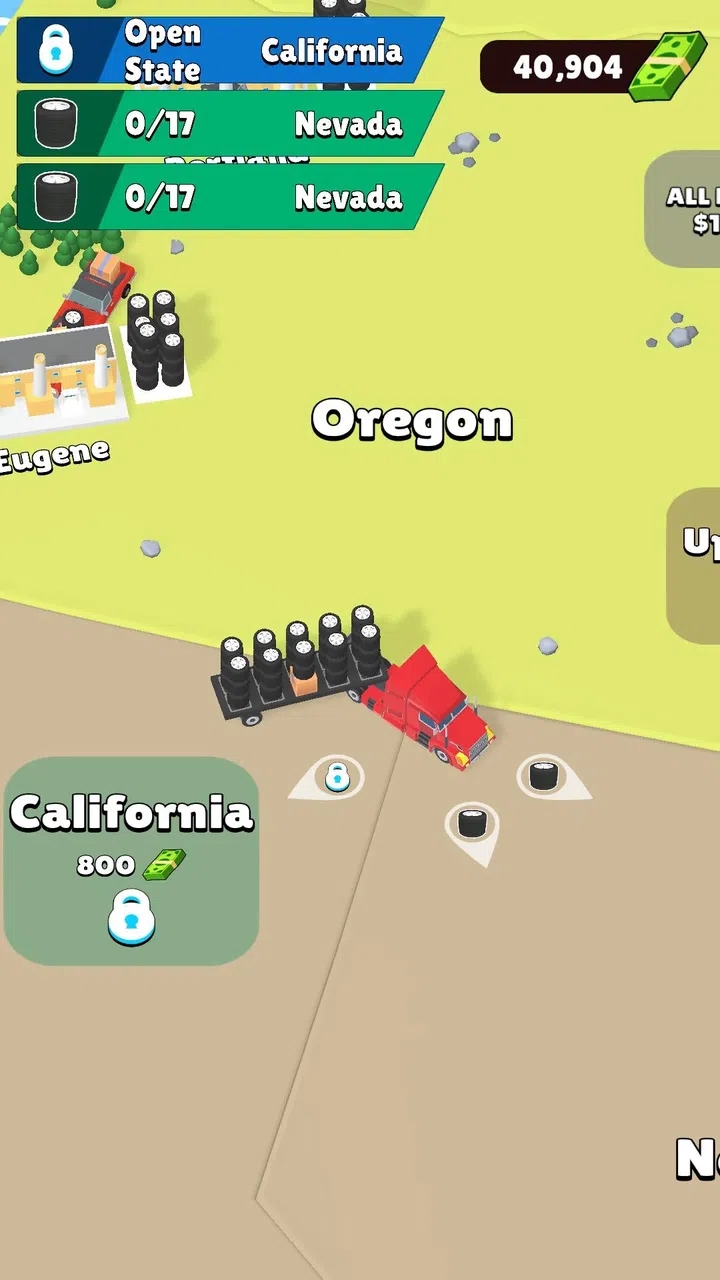The image size is (720, 1280).
Task: Unlock California for 800 cash
Action: tap(132, 861)
